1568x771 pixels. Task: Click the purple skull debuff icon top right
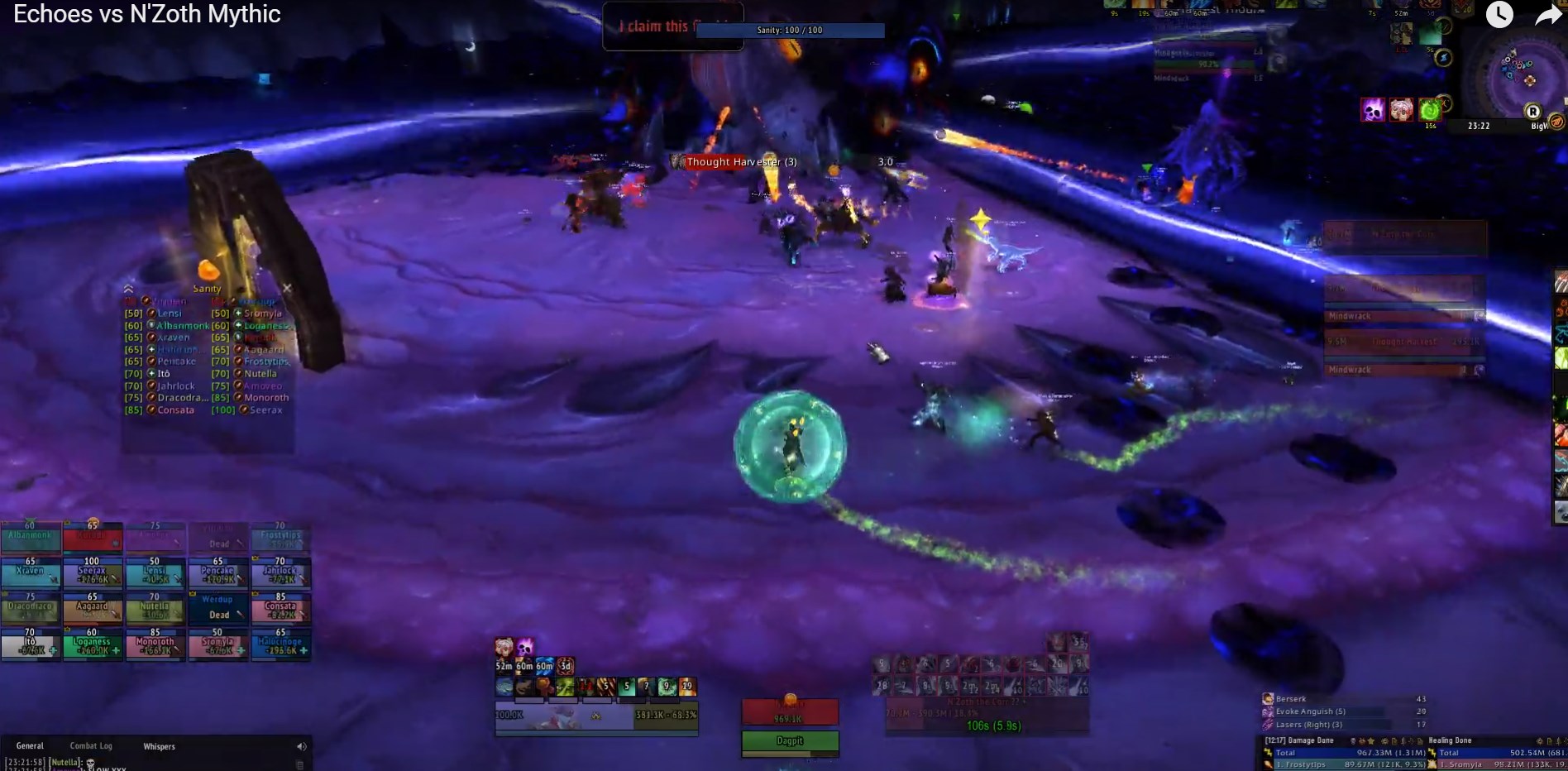coord(1372,110)
